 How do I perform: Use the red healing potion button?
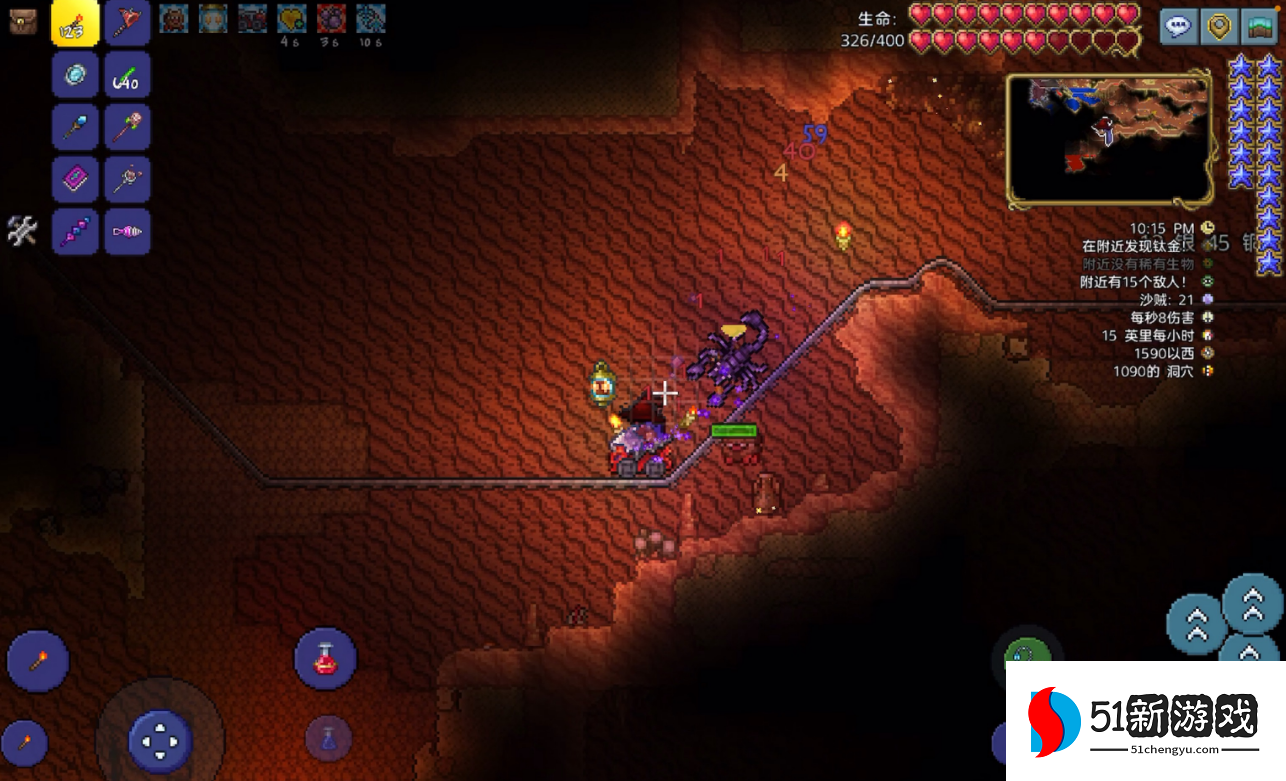click(x=325, y=658)
